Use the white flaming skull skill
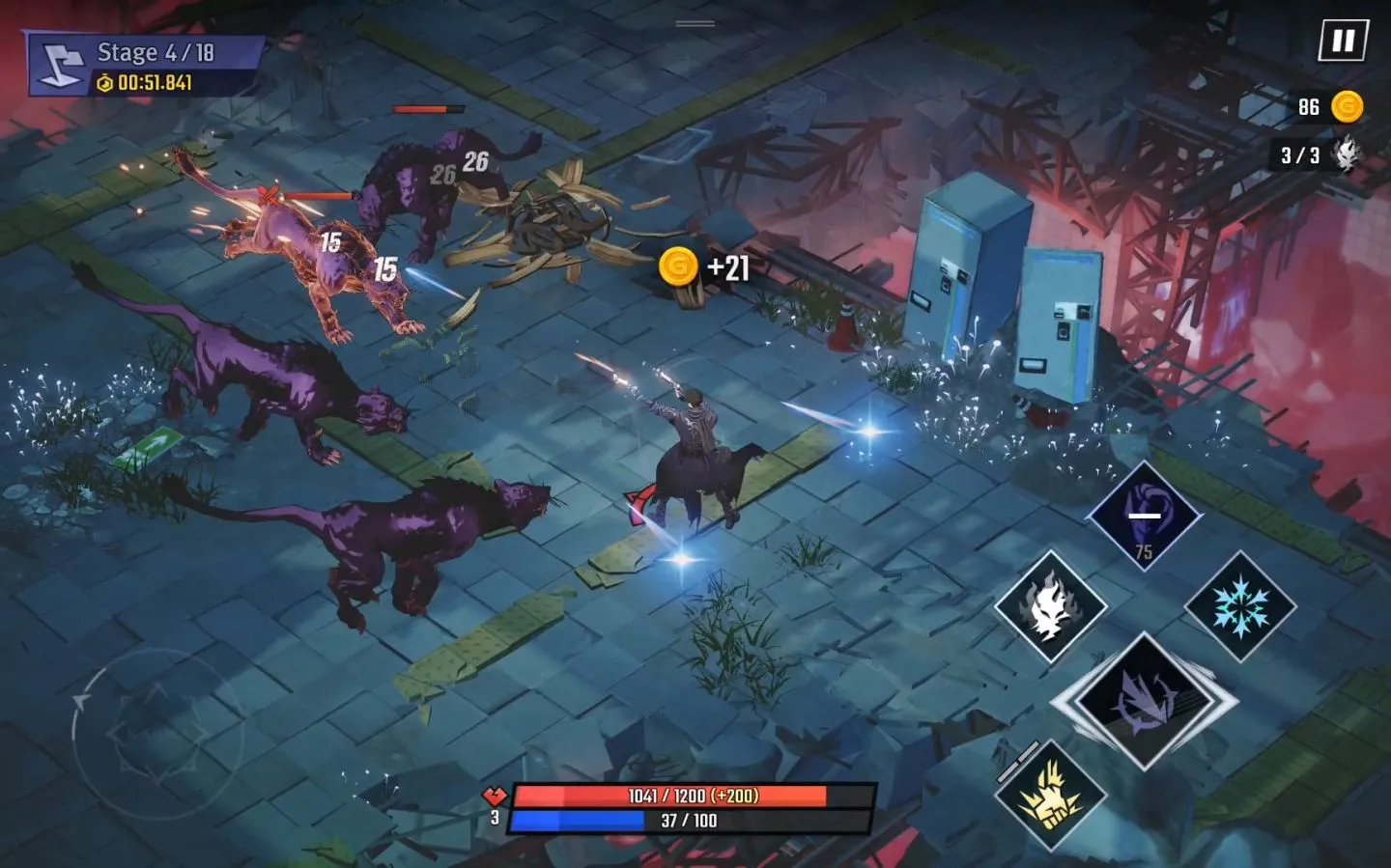 coord(1050,606)
